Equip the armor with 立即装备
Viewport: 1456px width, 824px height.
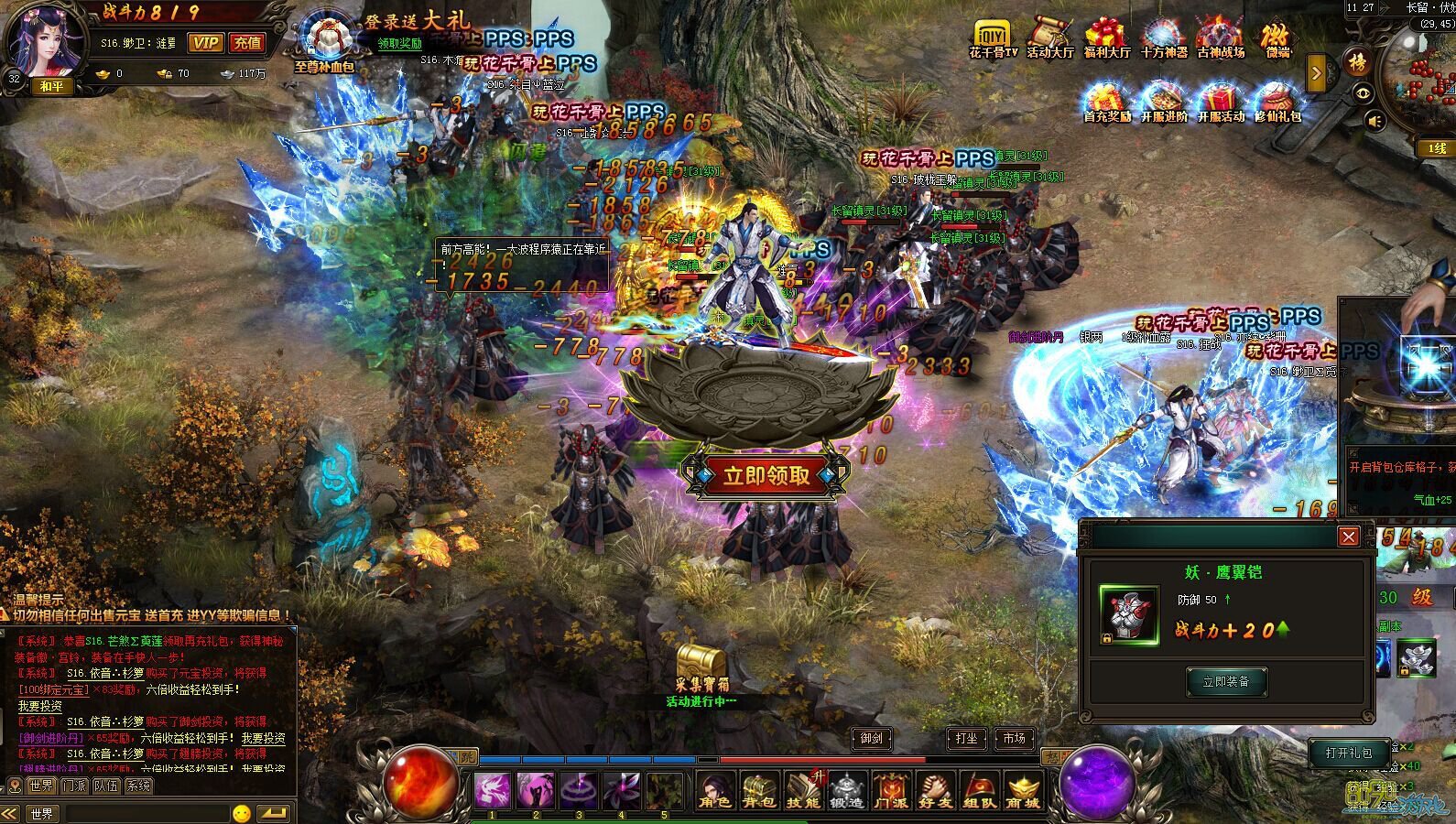(x=1226, y=681)
